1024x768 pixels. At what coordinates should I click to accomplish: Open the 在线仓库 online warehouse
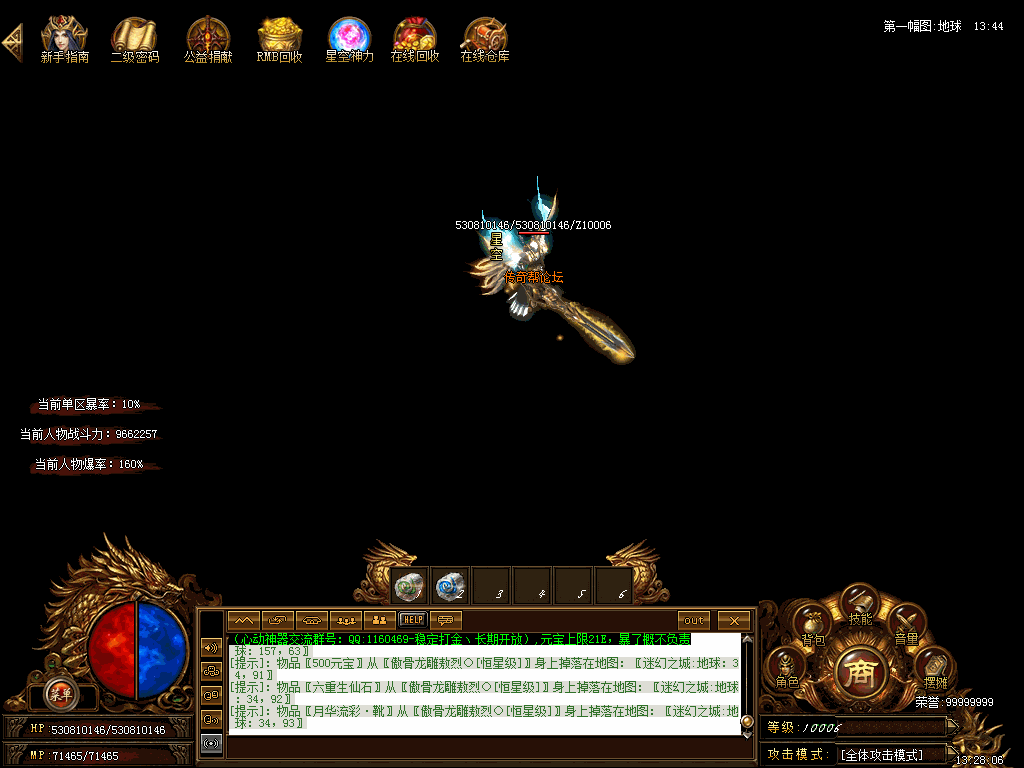[x=485, y=38]
